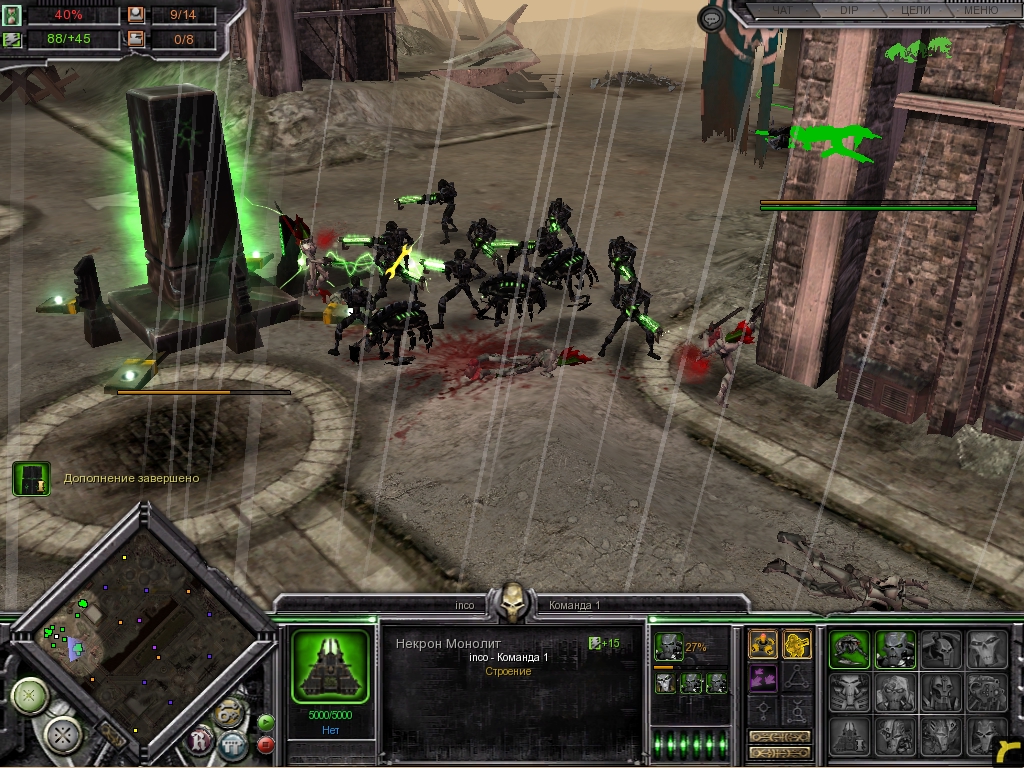Click the yellow soldier command icon
1024x768 pixels.
tap(797, 645)
